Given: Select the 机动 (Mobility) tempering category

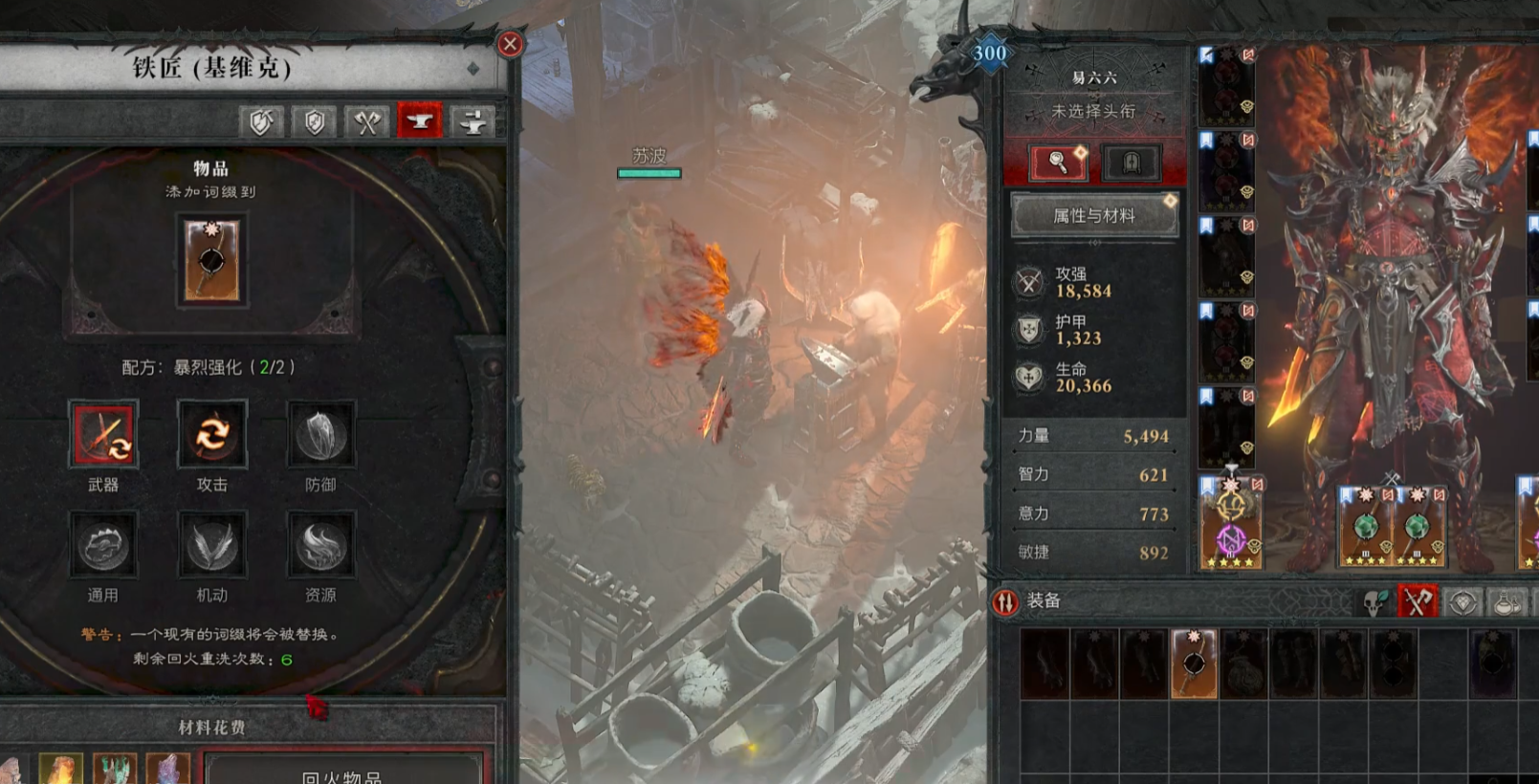Looking at the screenshot, I should click(212, 546).
